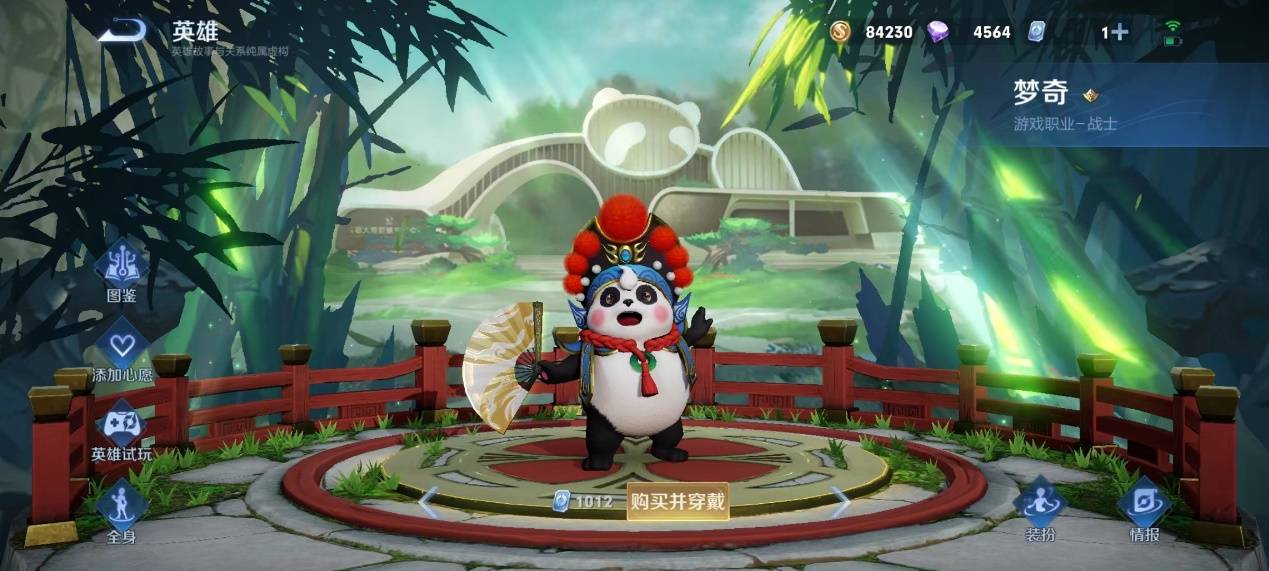Open the 情报 intel panel
This screenshot has width=1269, height=571.
pos(1145,509)
